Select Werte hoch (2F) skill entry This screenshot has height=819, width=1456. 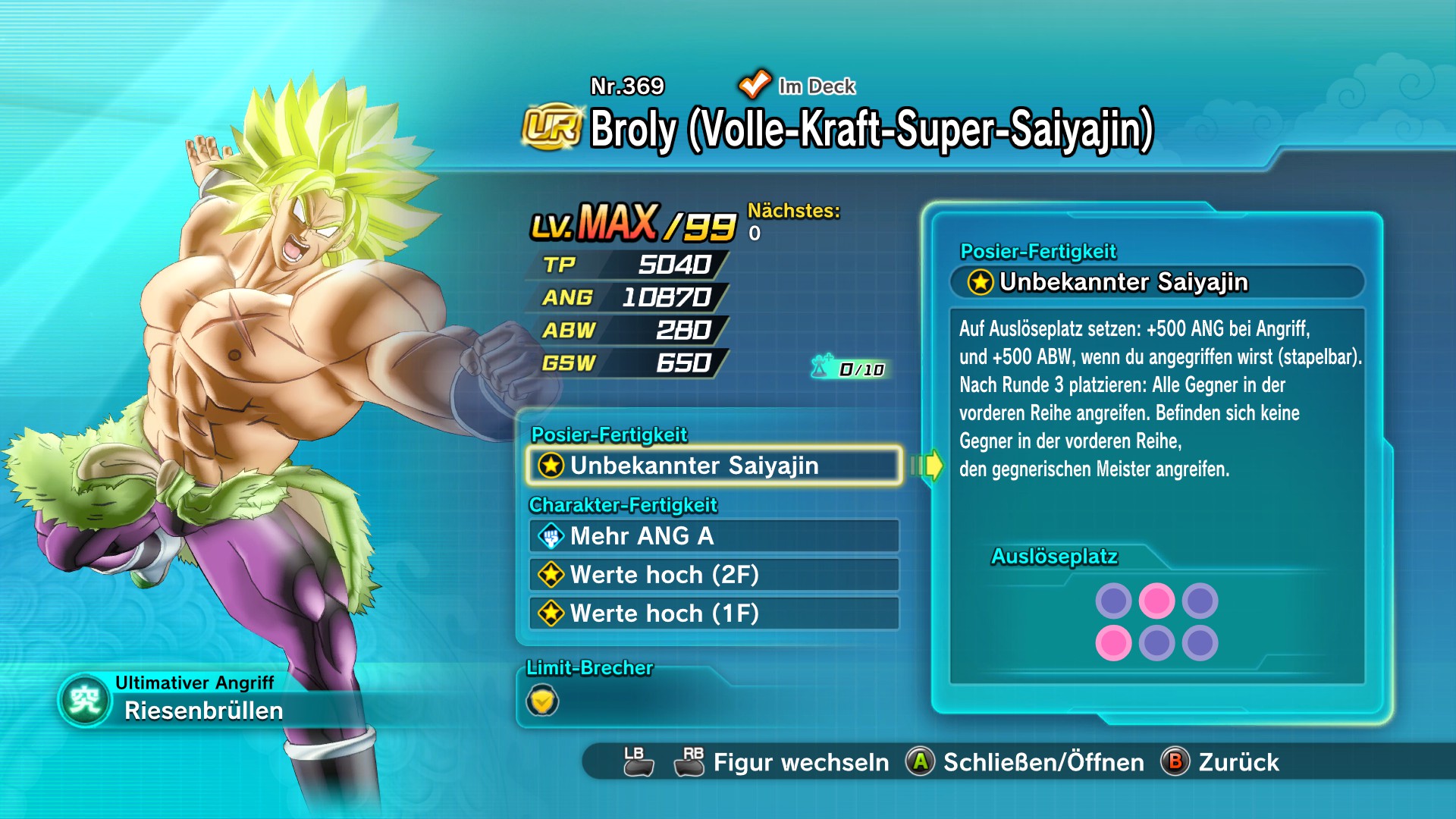click(x=713, y=575)
